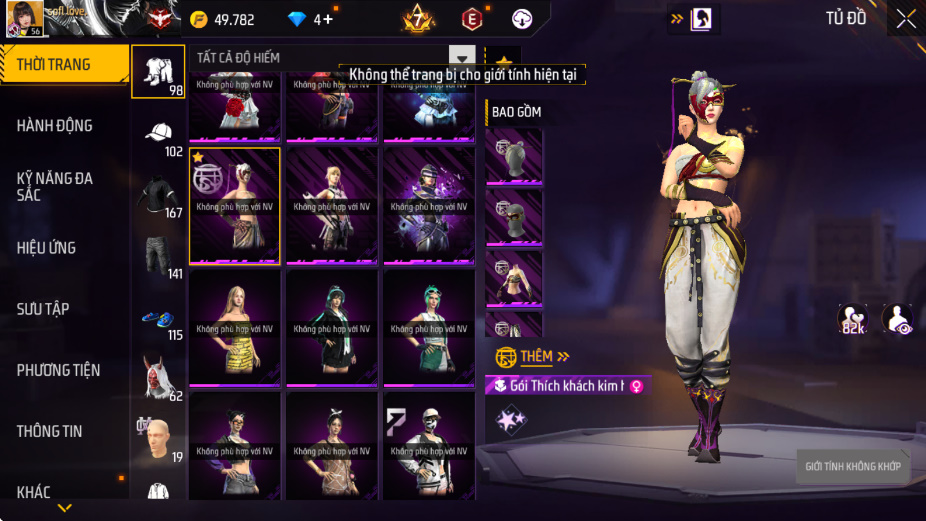
Task: Open the player profile avatar
Action: click(x=24, y=17)
